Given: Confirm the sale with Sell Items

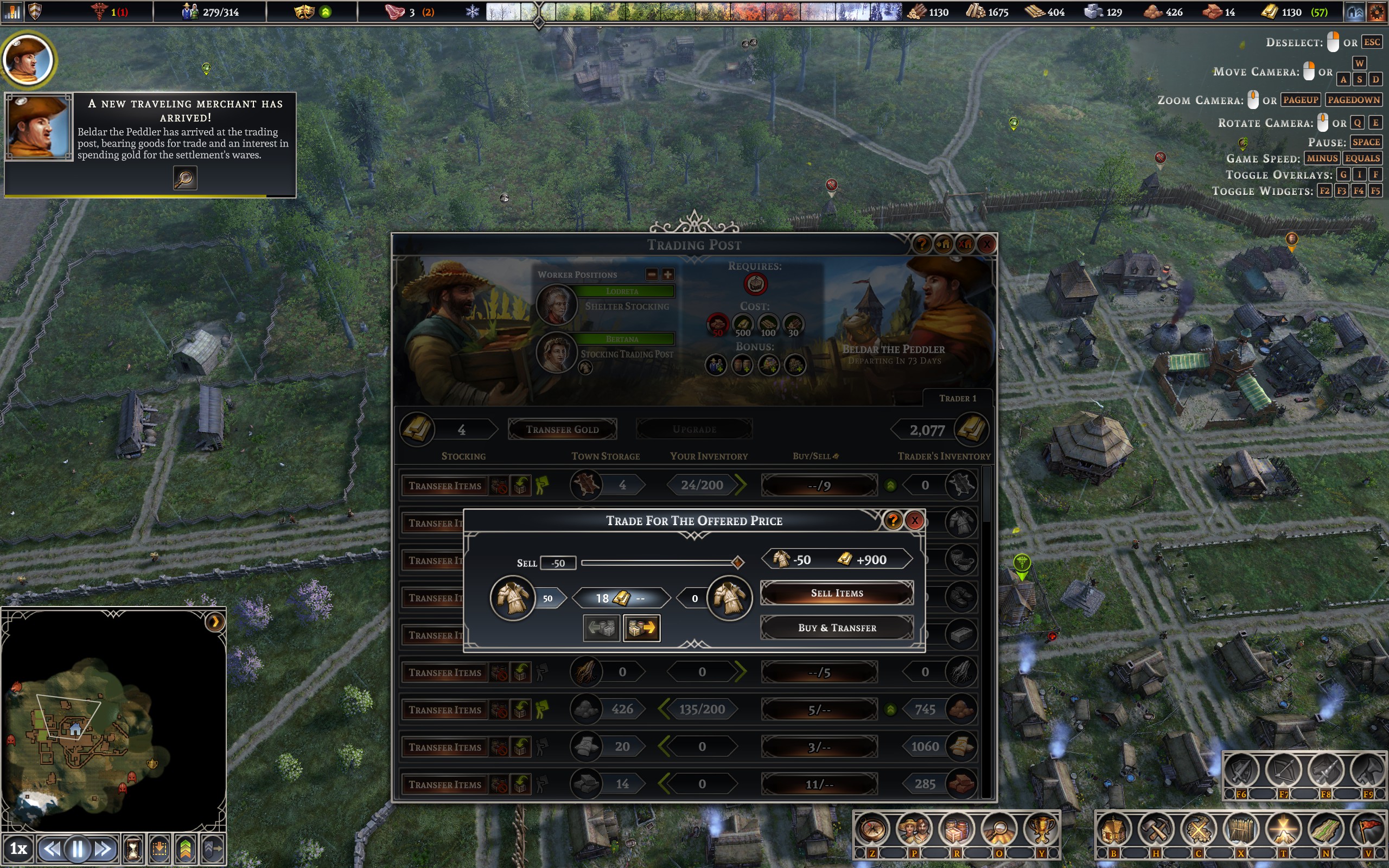Looking at the screenshot, I should pyautogui.click(x=836, y=593).
